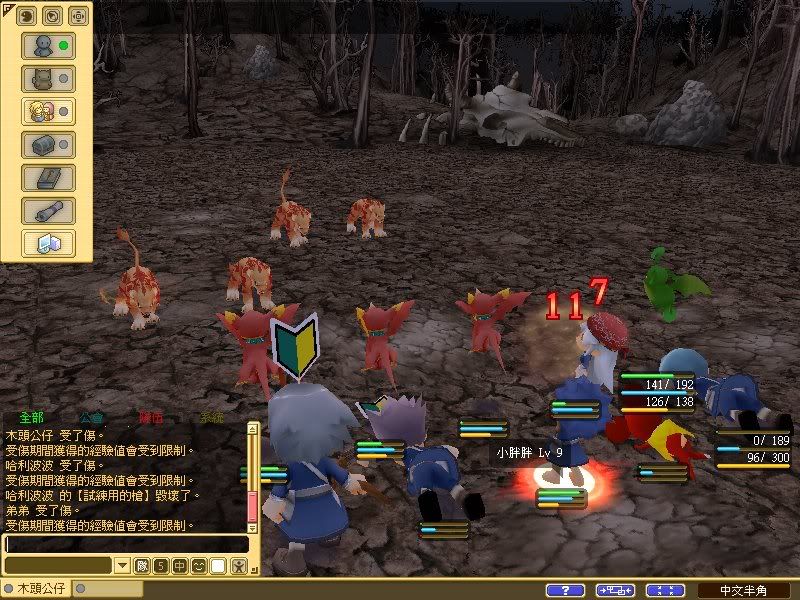Open the pet menu with cat icon

point(48,78)
